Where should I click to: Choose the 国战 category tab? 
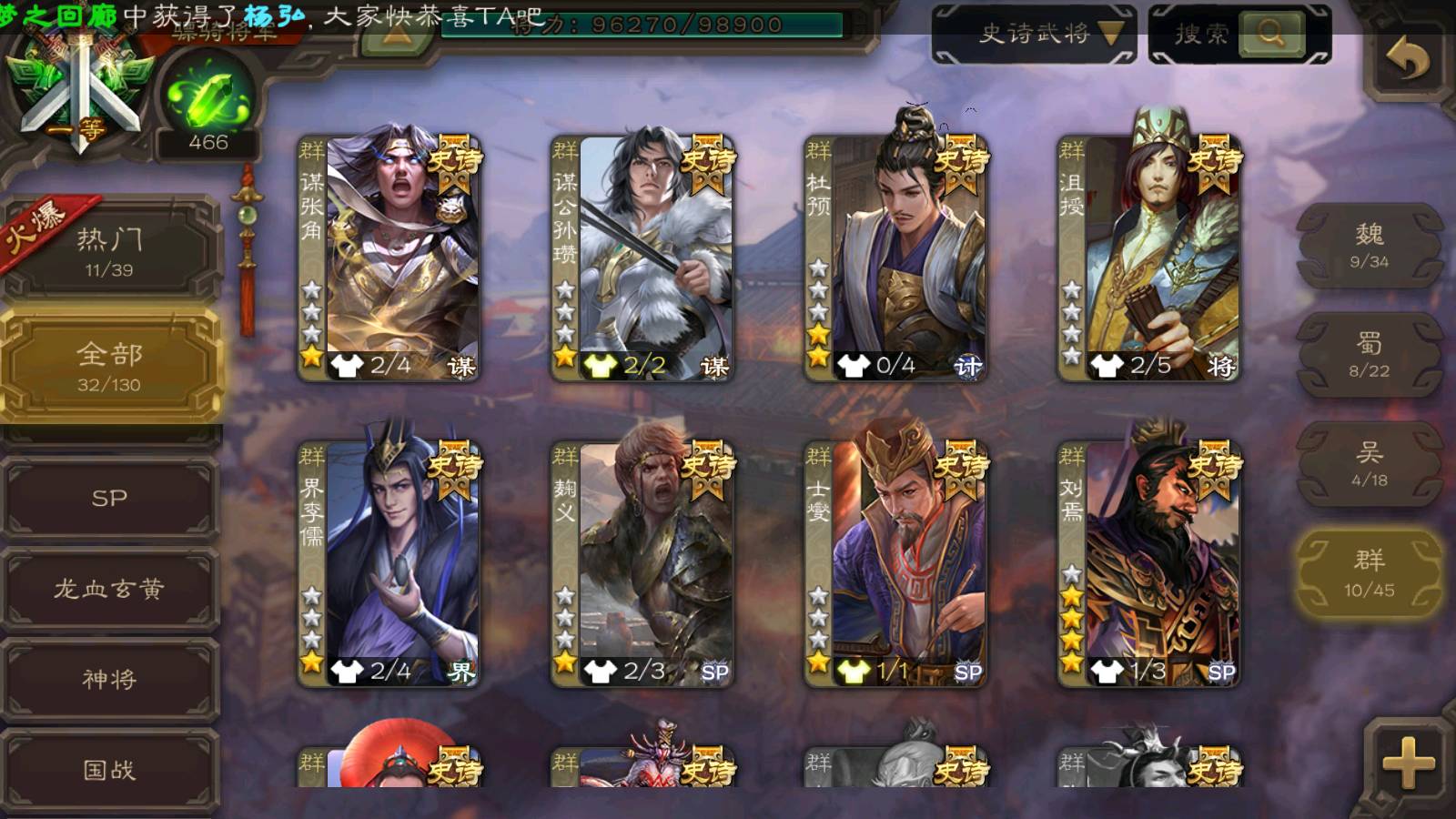point(109,770)
